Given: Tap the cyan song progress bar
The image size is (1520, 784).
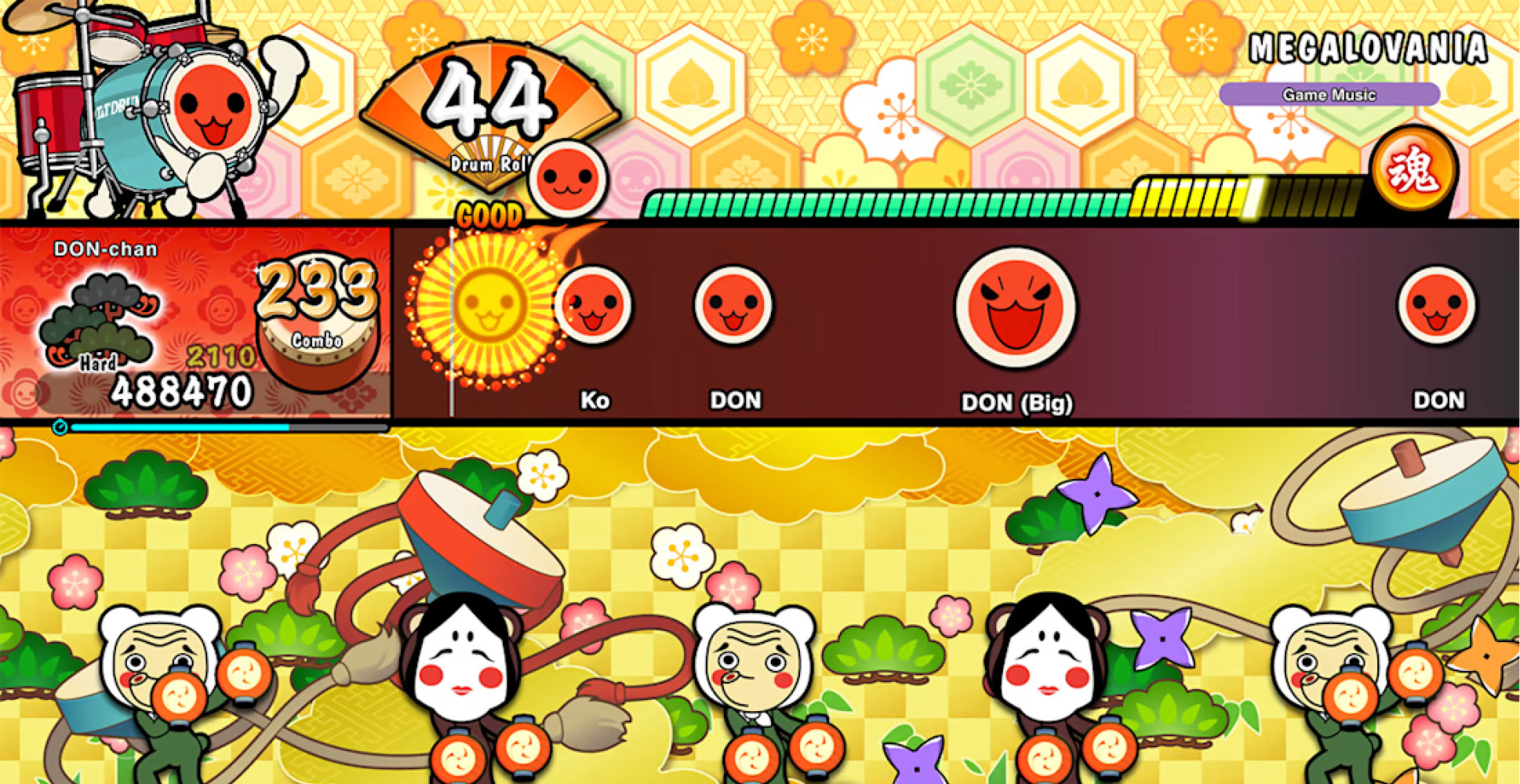Looking at the screenshot, I should [180, 426].
